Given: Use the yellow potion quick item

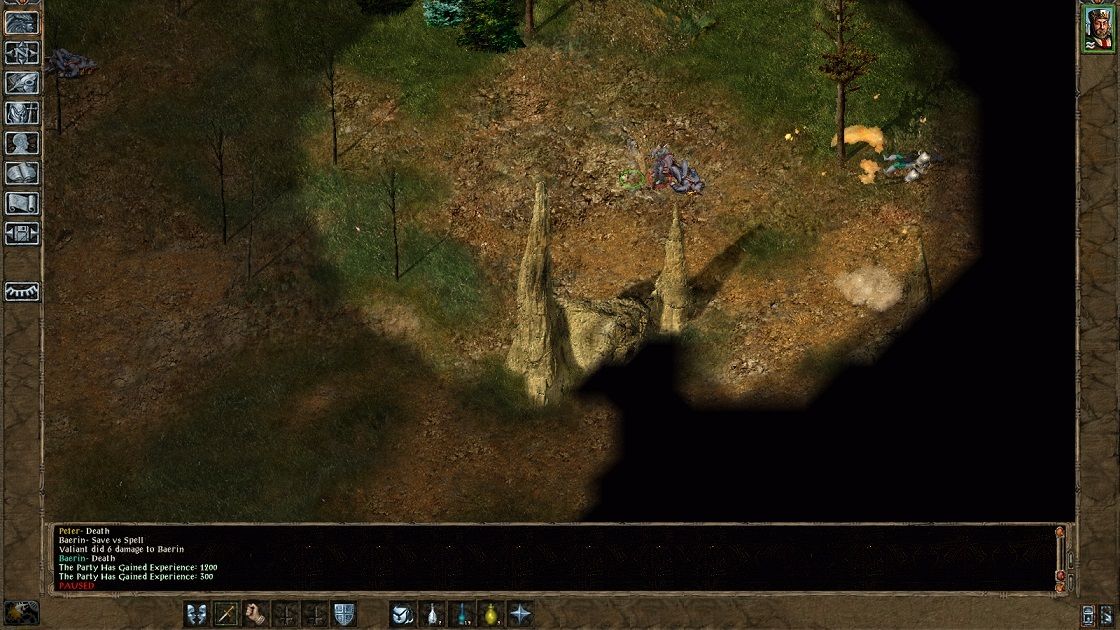Looking at the screenshot, I should pyautogui.click(x=491, y=613).
